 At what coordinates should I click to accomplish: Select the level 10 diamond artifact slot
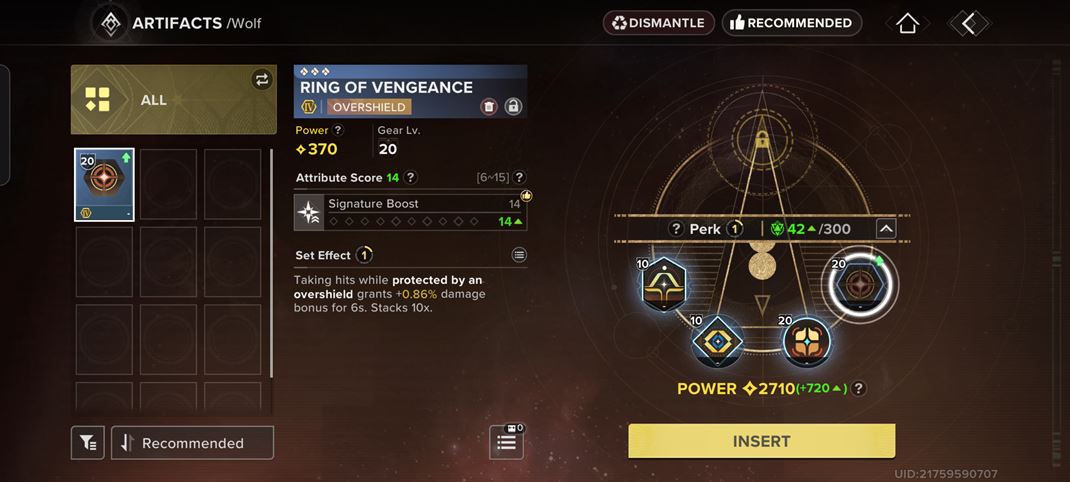point(717,343)
